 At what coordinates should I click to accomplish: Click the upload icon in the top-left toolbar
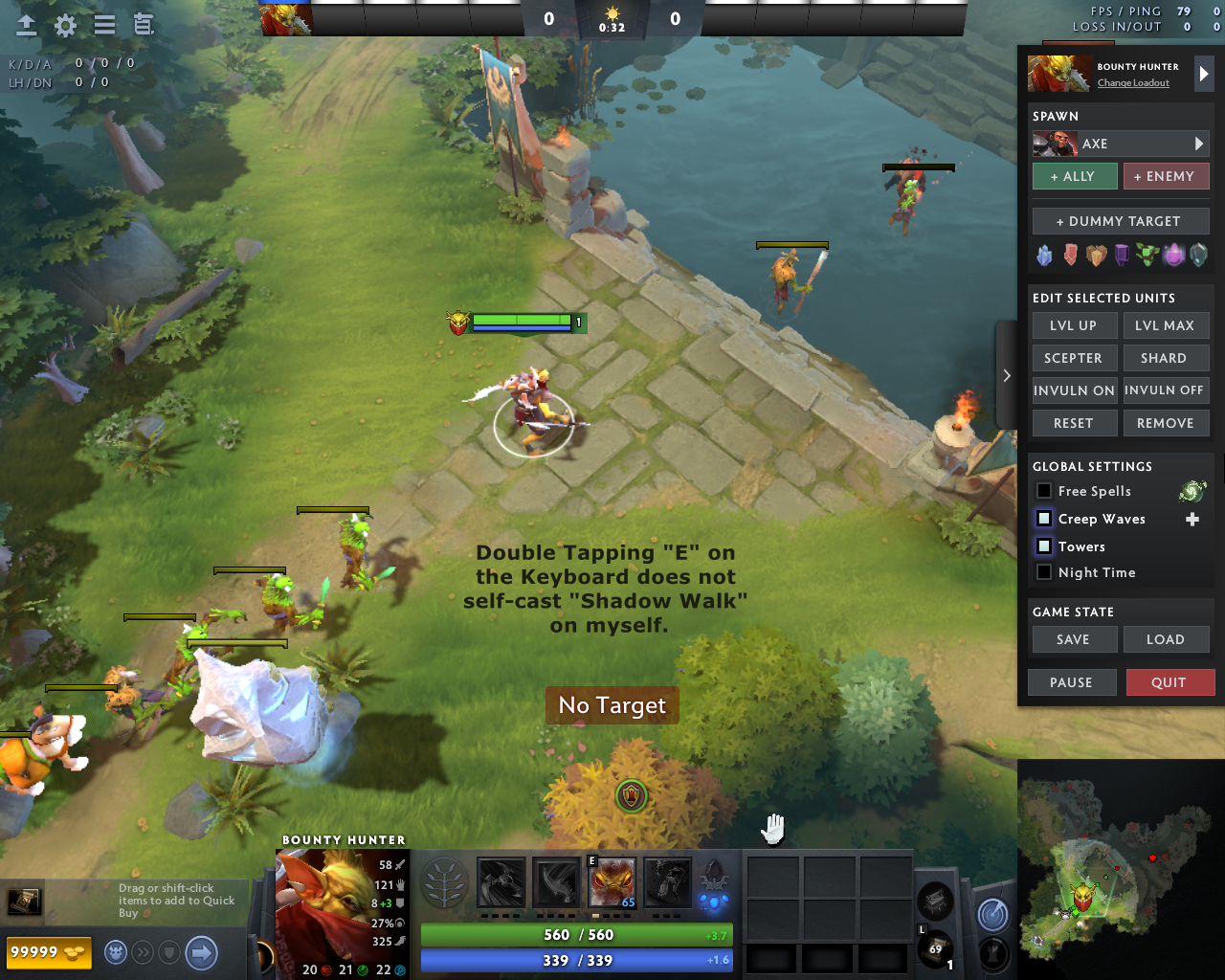click(x=26, y=26)
